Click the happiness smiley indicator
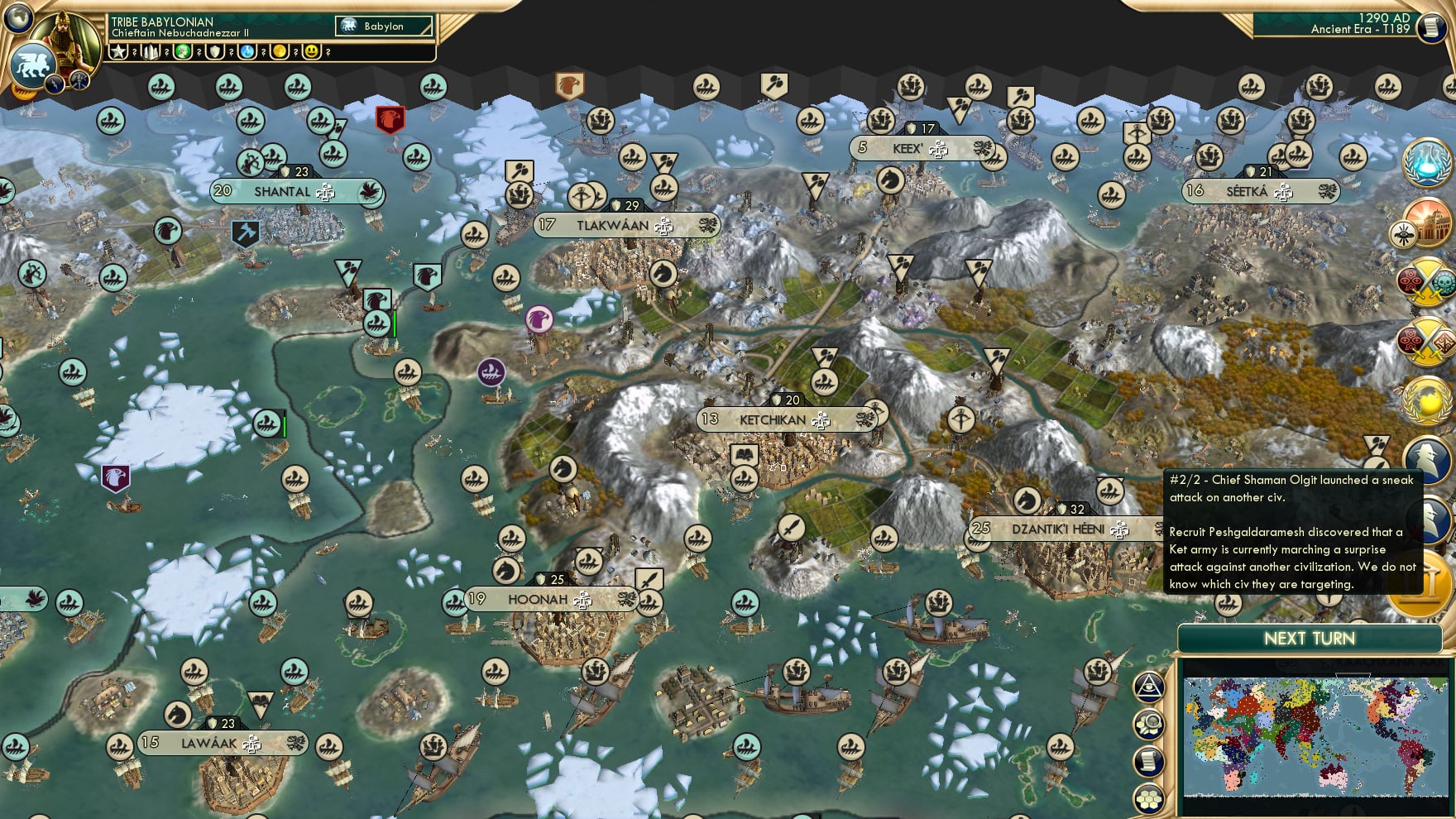1456x819 pixels. (x=313, y=52)
